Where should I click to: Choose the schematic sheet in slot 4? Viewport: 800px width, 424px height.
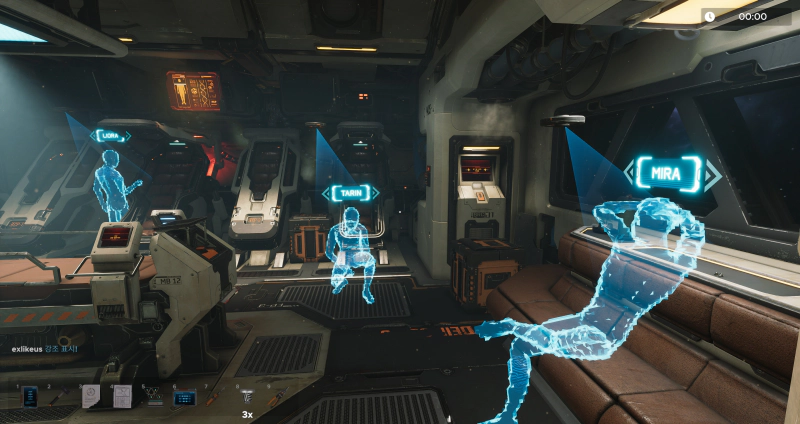[x=122, y=396]
